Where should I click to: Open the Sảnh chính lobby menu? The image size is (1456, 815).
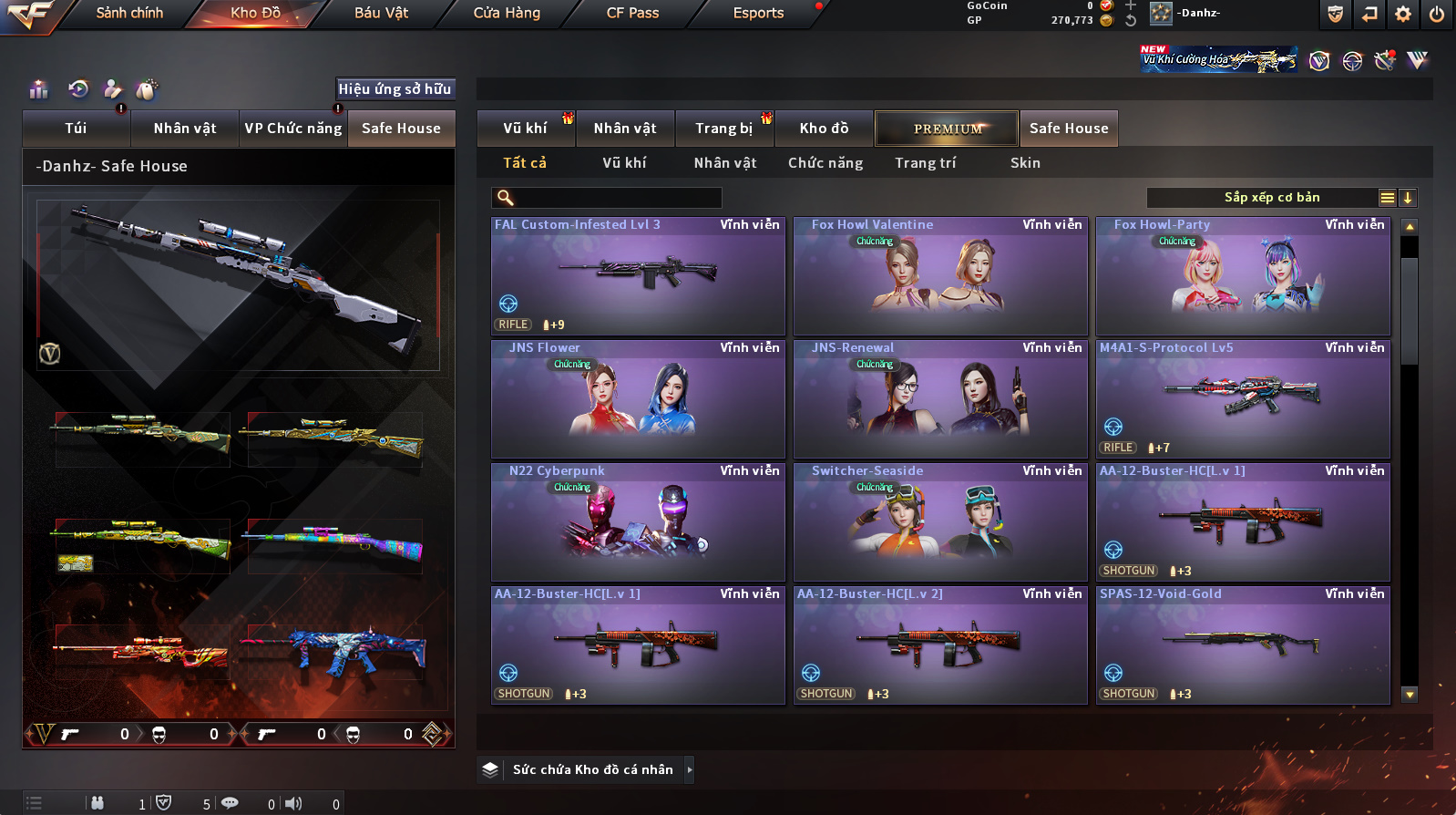coord(129,13)
